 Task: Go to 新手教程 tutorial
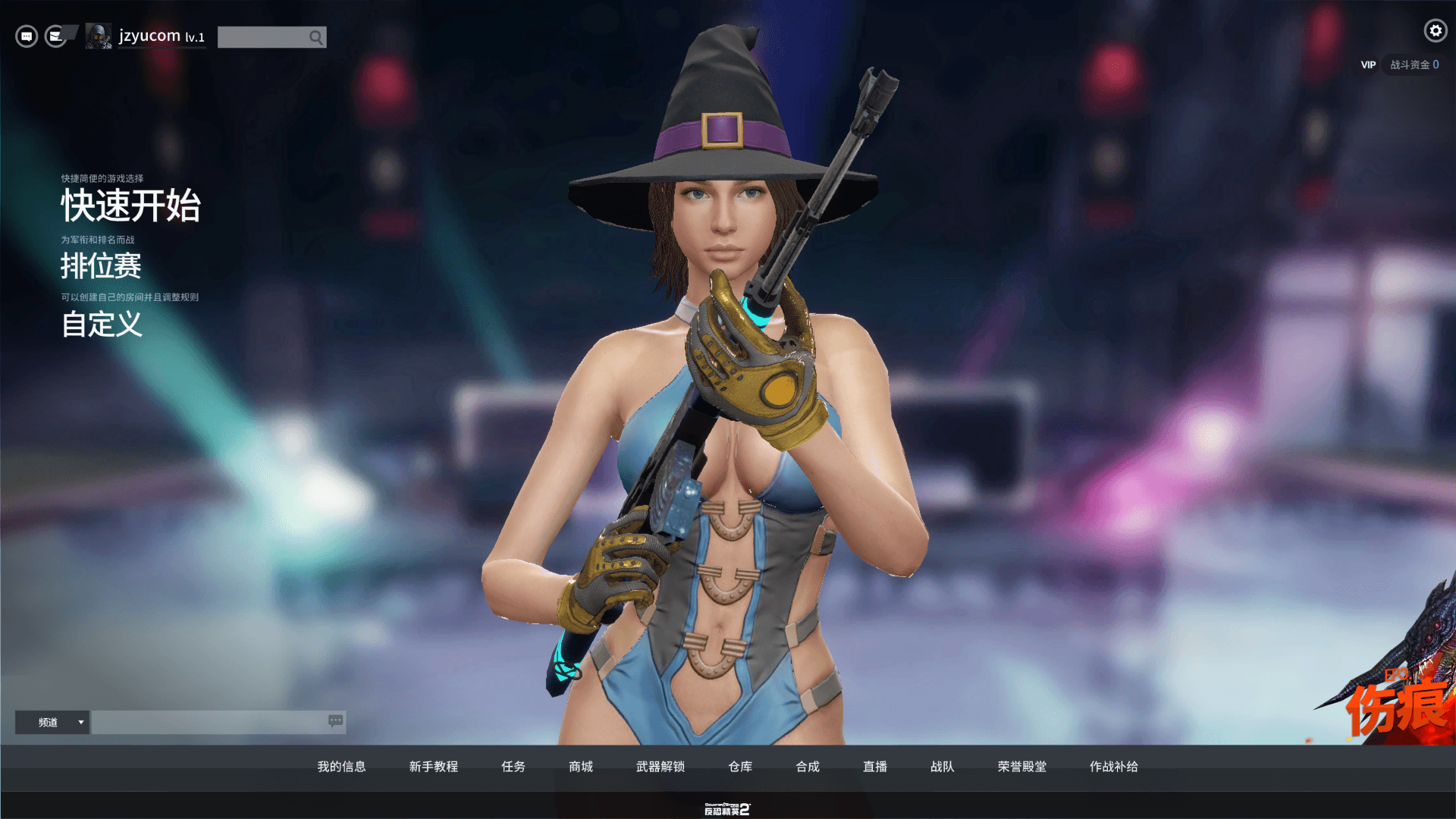coord(433,767)
